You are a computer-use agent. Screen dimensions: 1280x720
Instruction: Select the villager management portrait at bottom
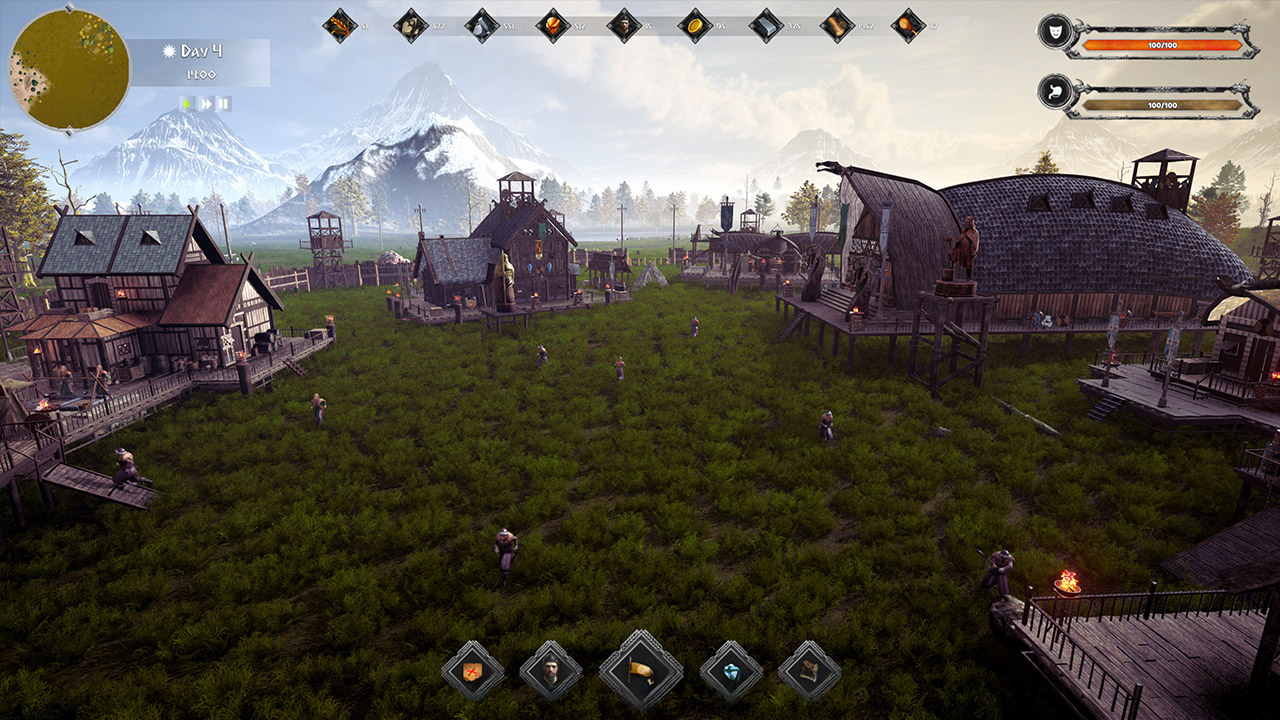pos(551,670)
